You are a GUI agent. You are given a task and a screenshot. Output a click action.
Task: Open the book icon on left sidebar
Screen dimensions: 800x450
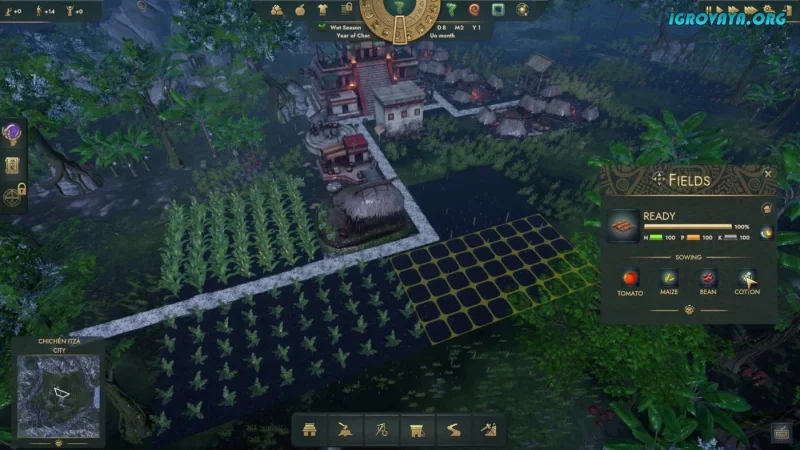coord(13,165)
